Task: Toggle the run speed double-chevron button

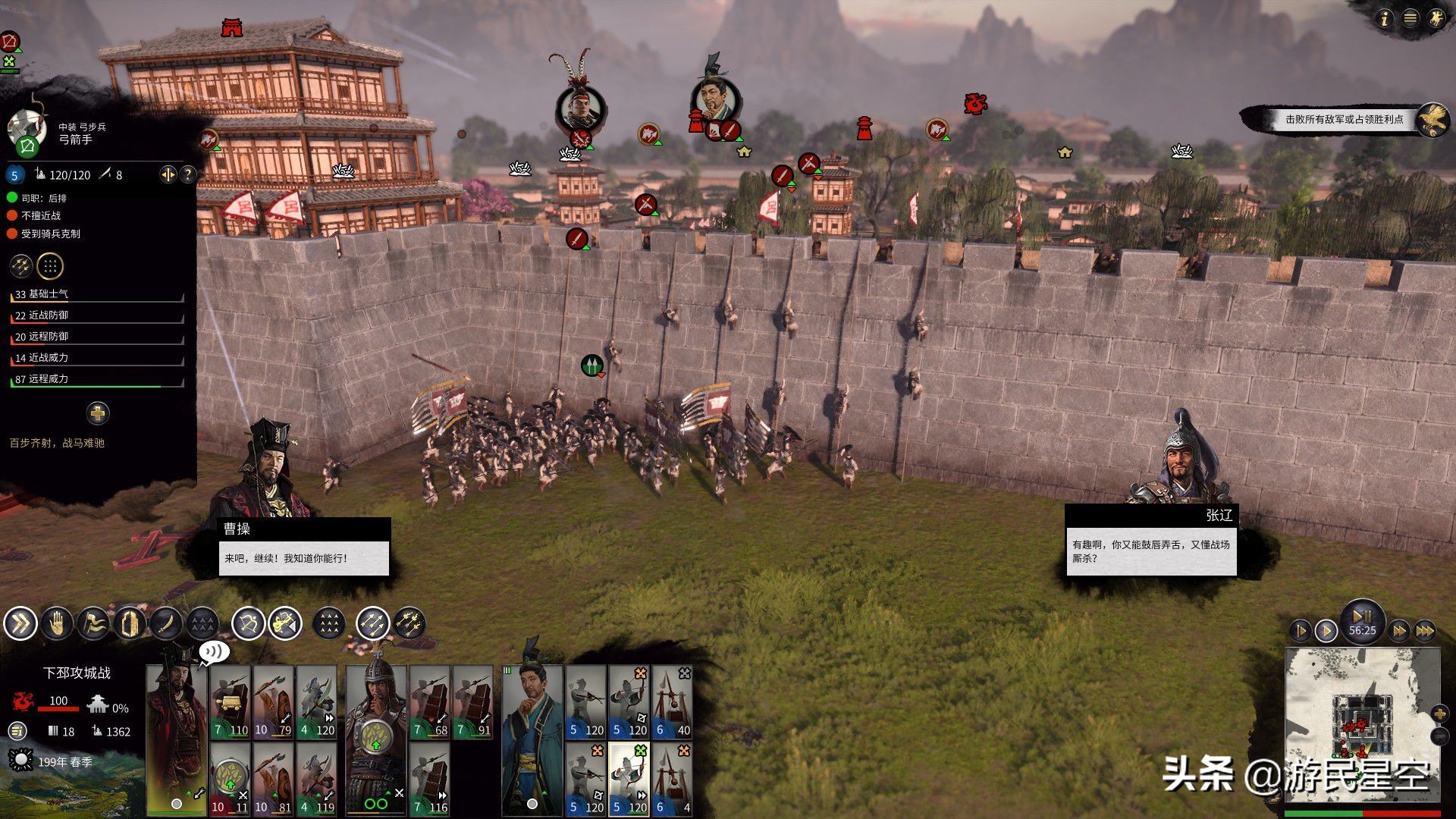Action: [20, 624]
